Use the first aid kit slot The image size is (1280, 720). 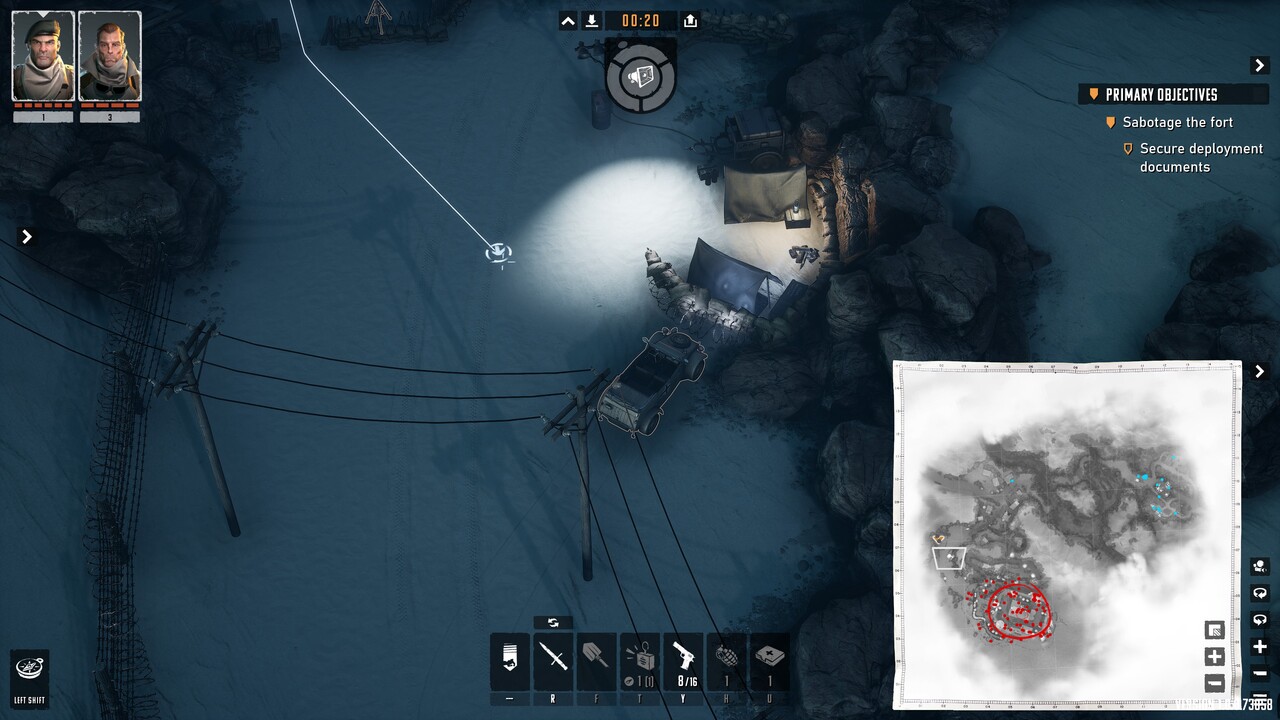point(770,658)
